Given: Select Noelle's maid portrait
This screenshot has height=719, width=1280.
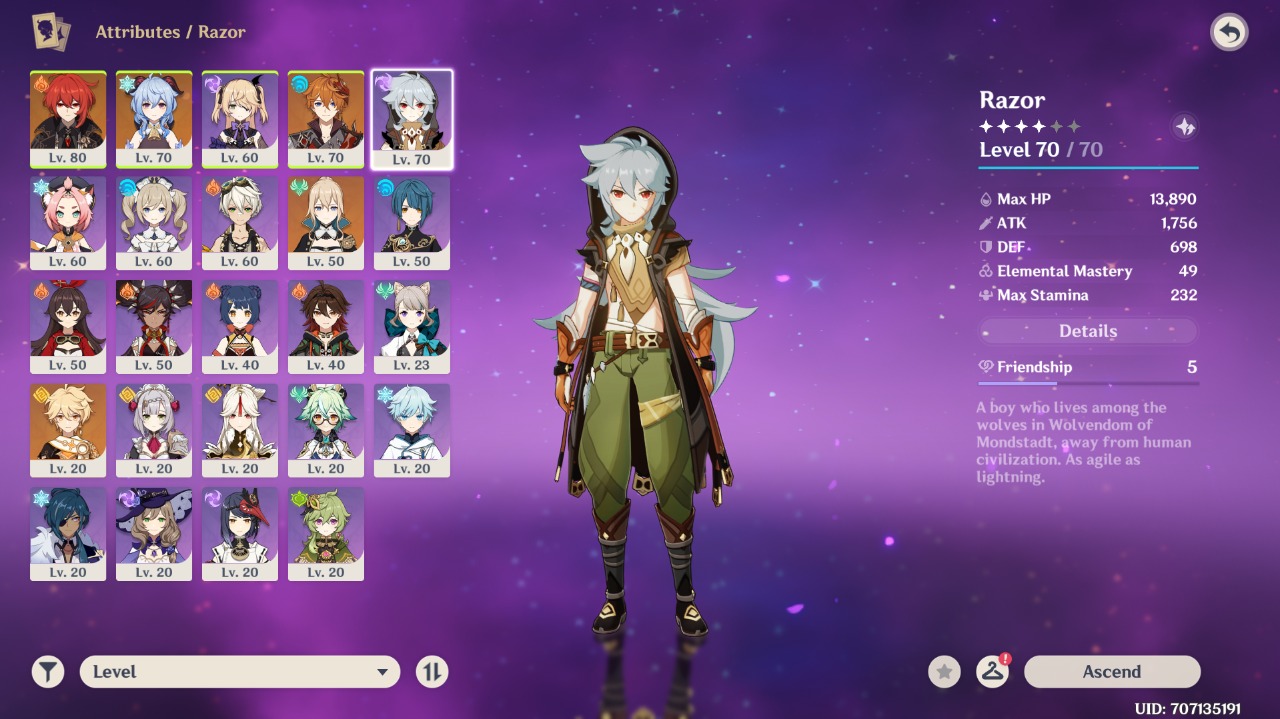Looking at the screenshot, I should pos(154,430).
